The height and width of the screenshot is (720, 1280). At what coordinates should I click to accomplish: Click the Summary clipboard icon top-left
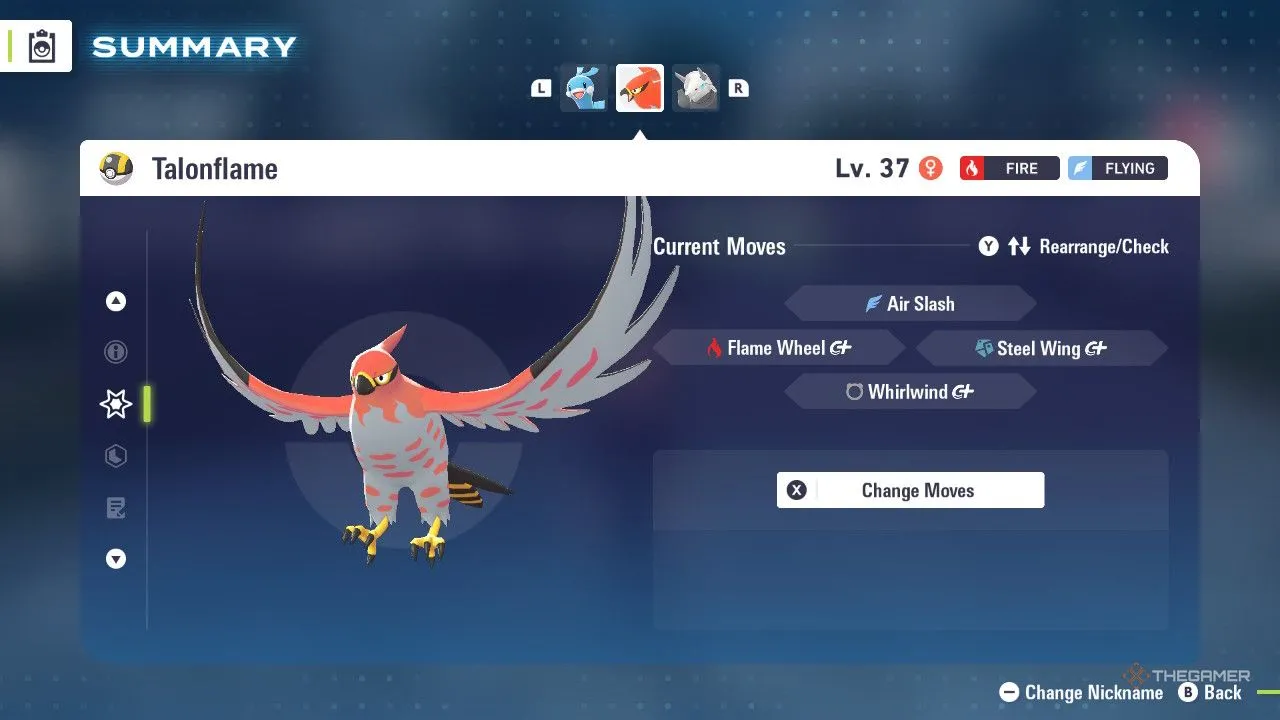click(x=40, y=44)
